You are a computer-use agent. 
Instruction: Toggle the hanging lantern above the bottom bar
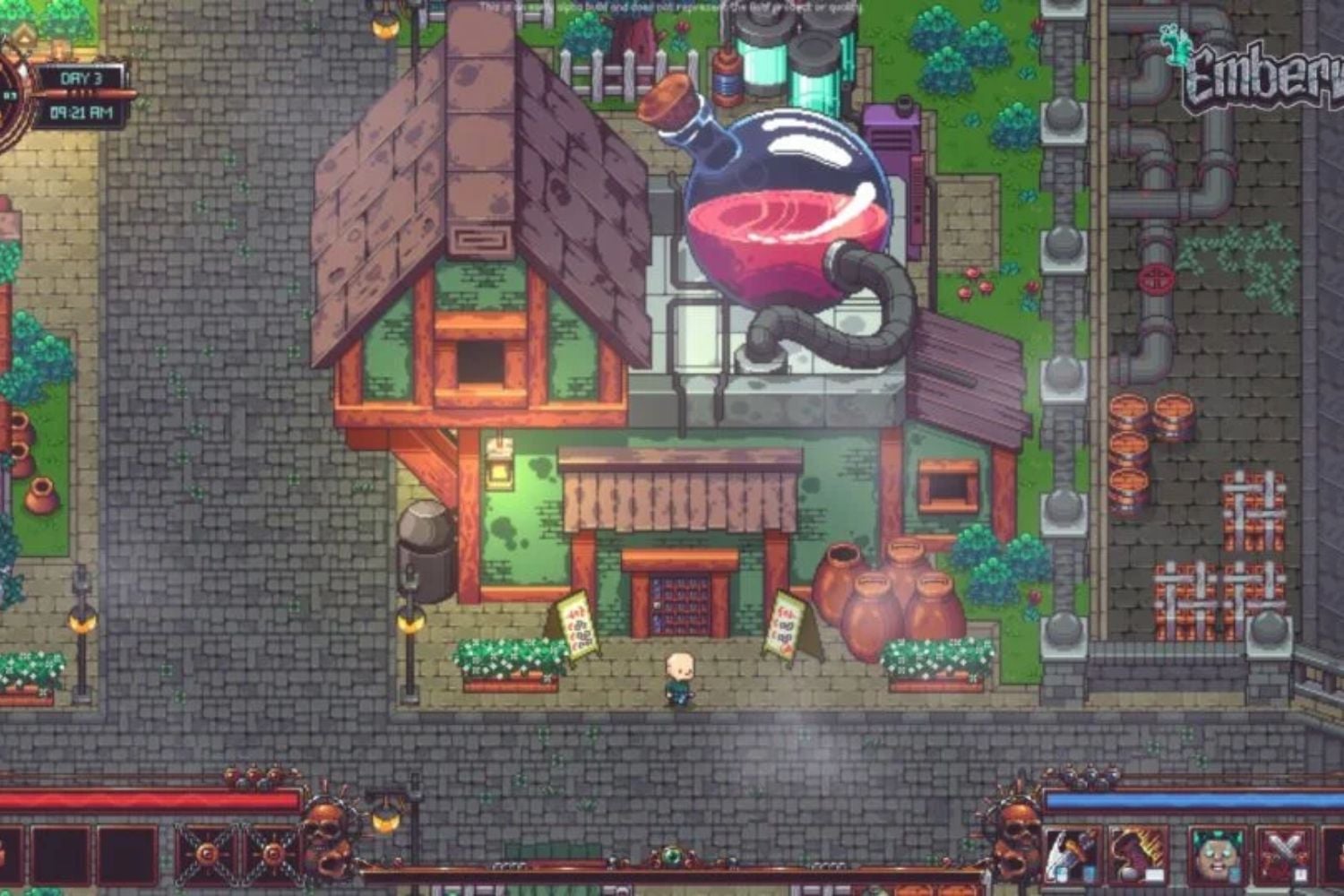[x=385, y=818]
